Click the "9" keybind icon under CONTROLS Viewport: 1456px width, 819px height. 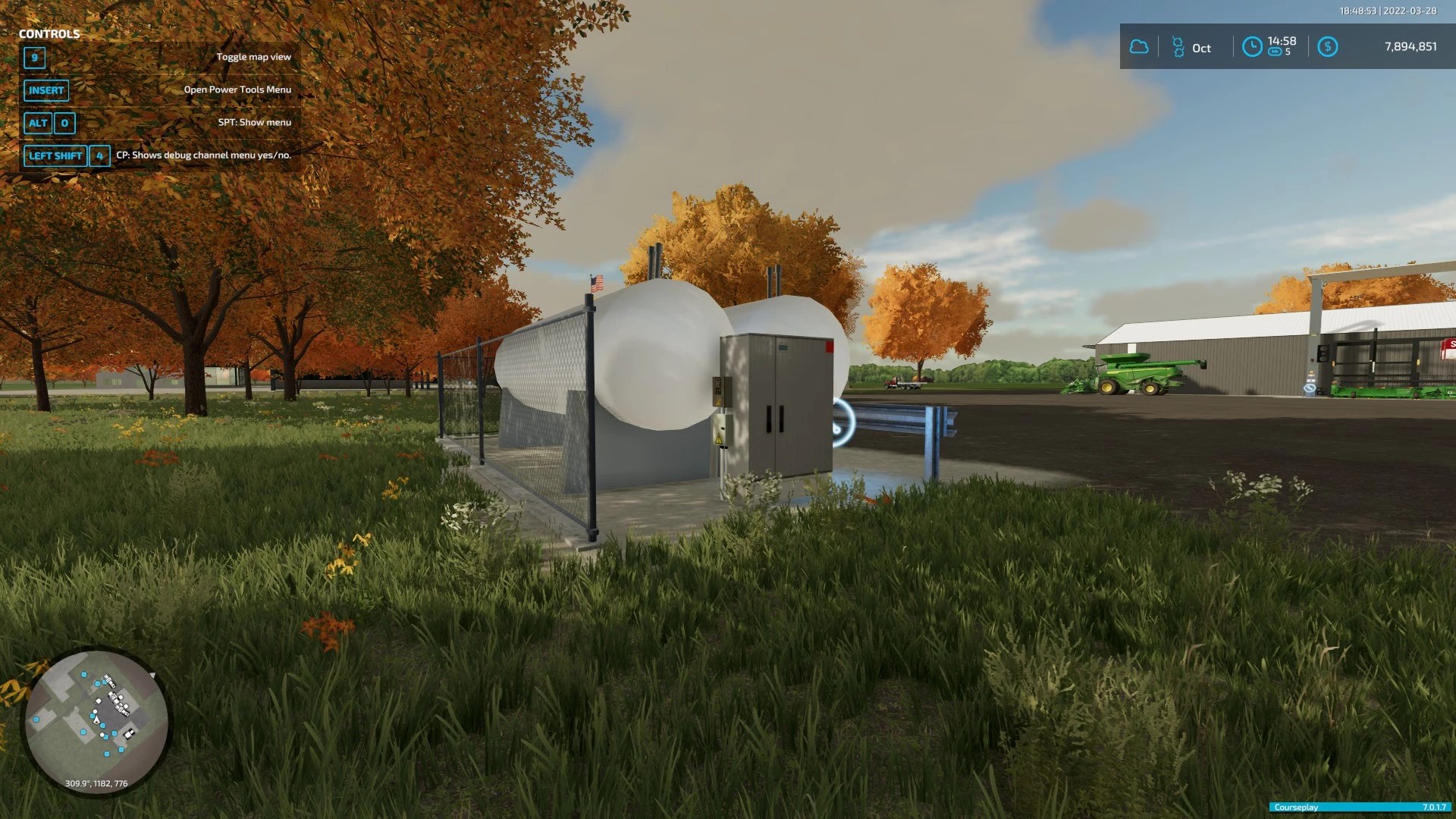(34, 58)
